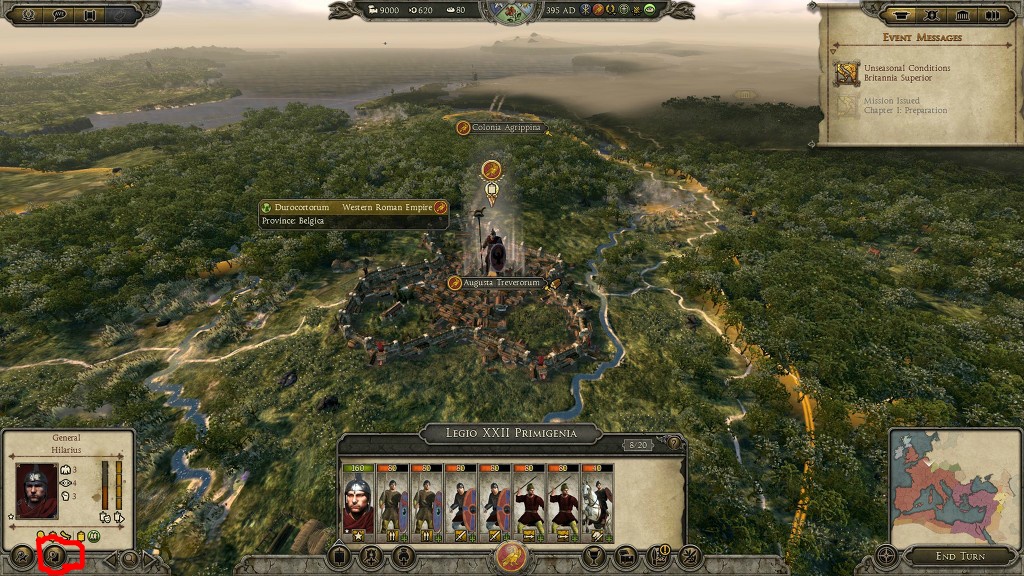Select the general's bodyguard unit card
This screenshot has width=1024, height=576.
358,500
